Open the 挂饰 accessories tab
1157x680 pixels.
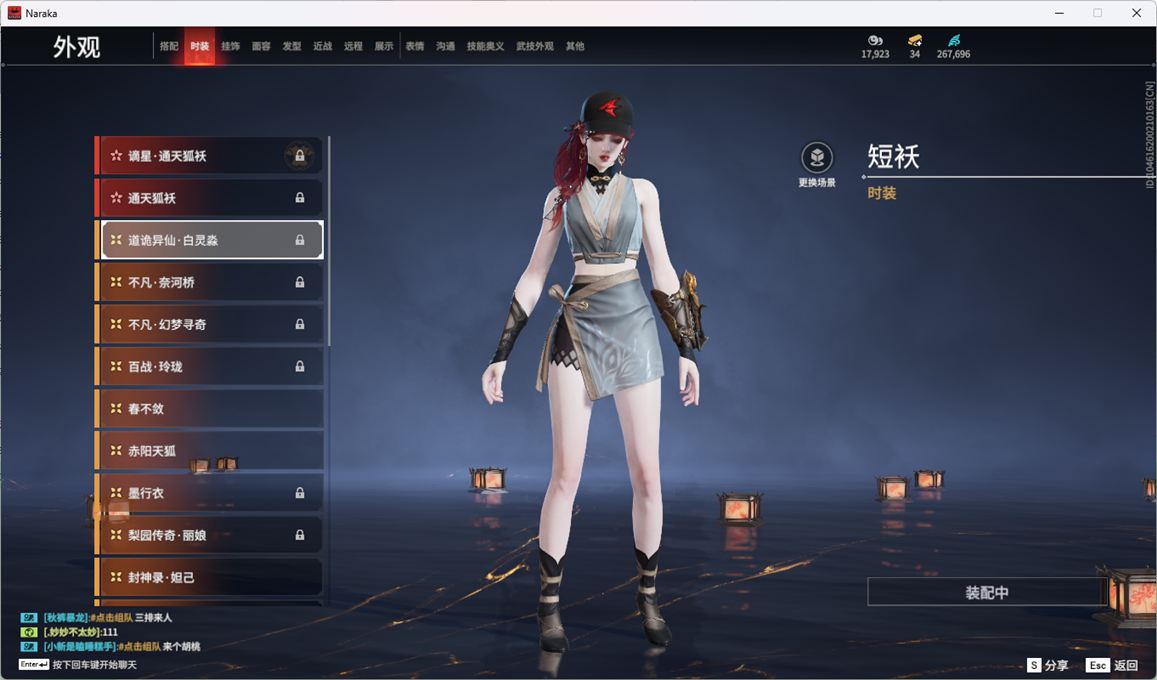[230, 46]
